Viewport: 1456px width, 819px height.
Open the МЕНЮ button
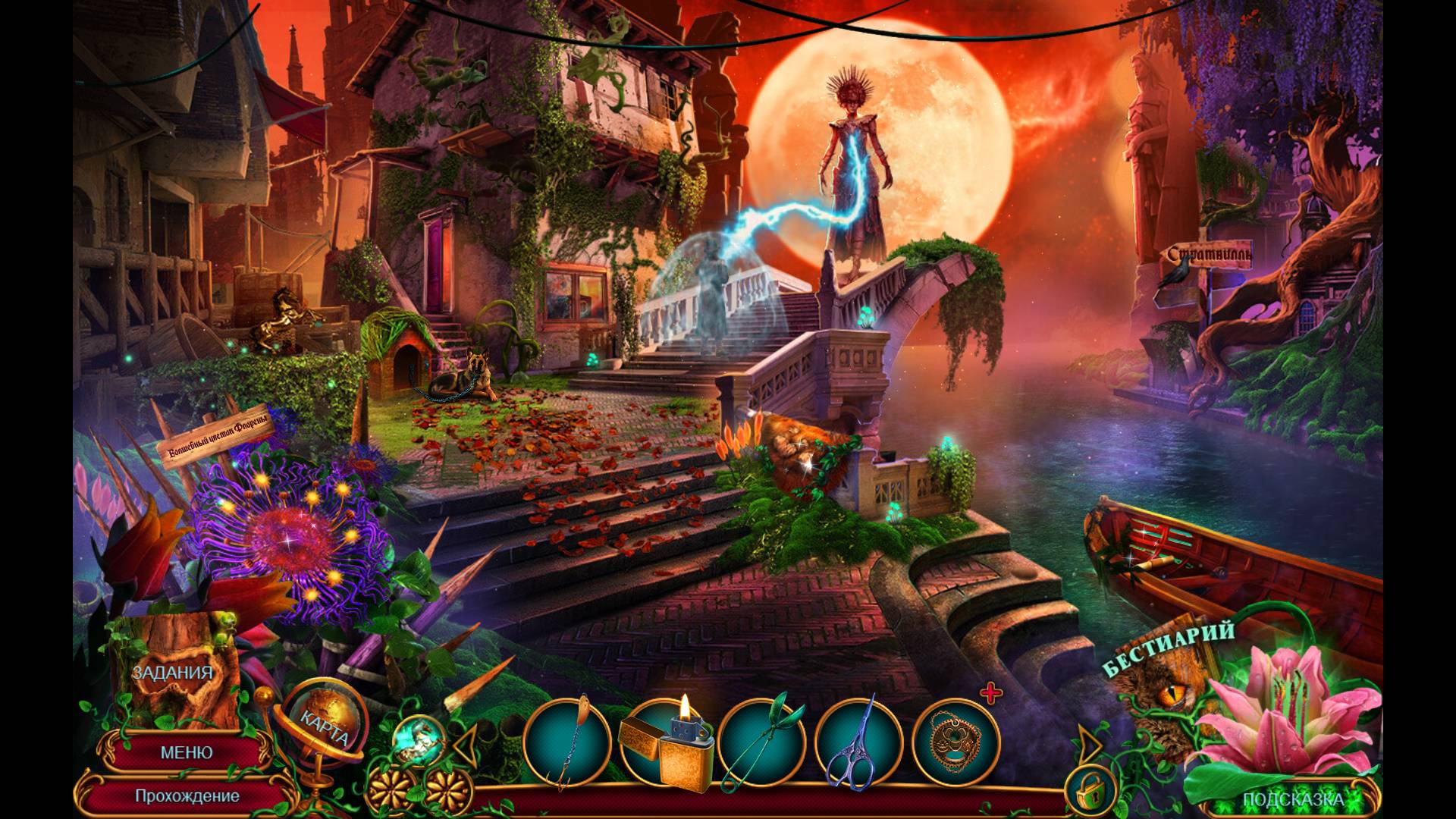[x=186, y=752]
